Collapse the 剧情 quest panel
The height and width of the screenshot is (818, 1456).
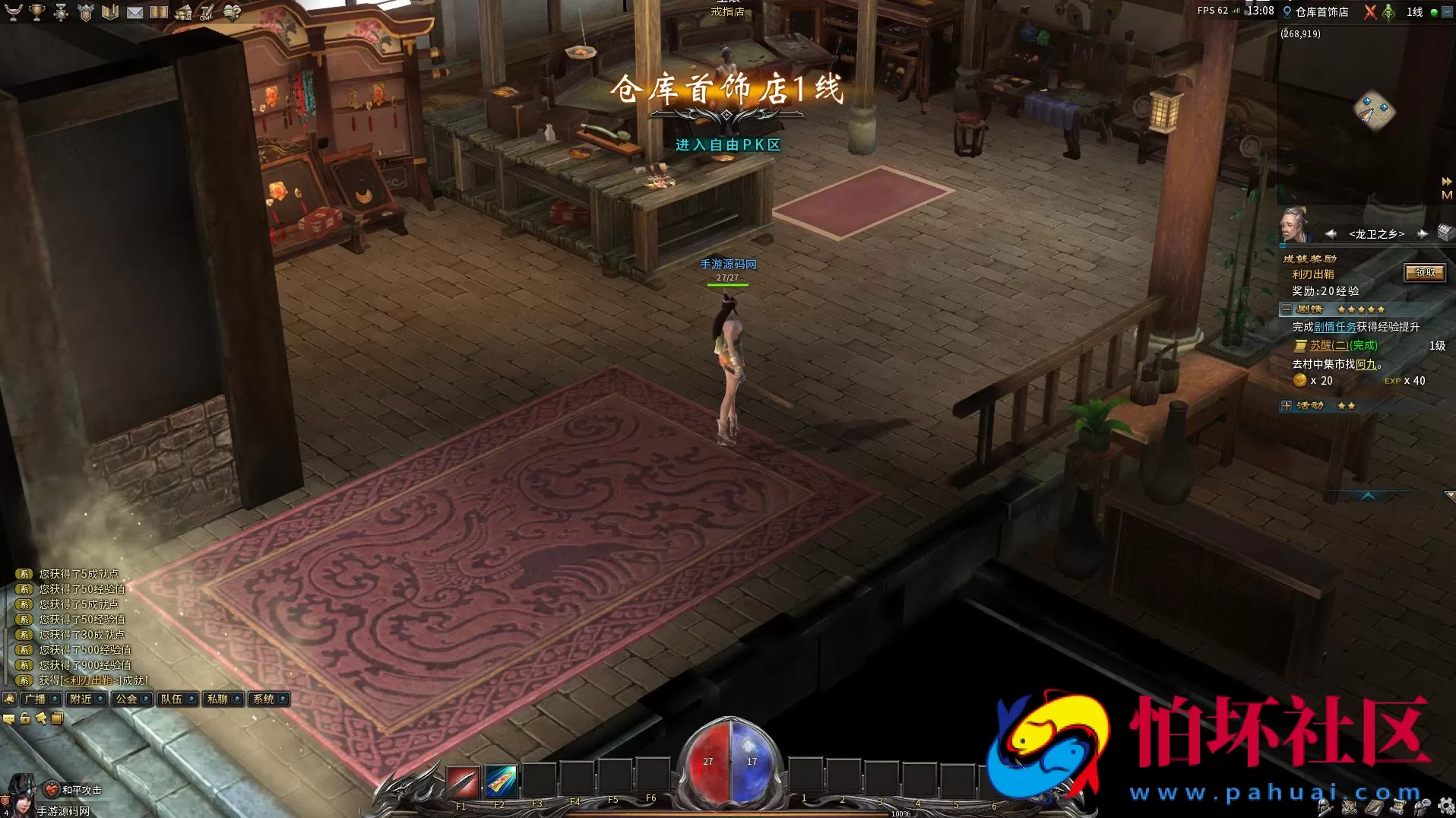(x=1286, y=309)
